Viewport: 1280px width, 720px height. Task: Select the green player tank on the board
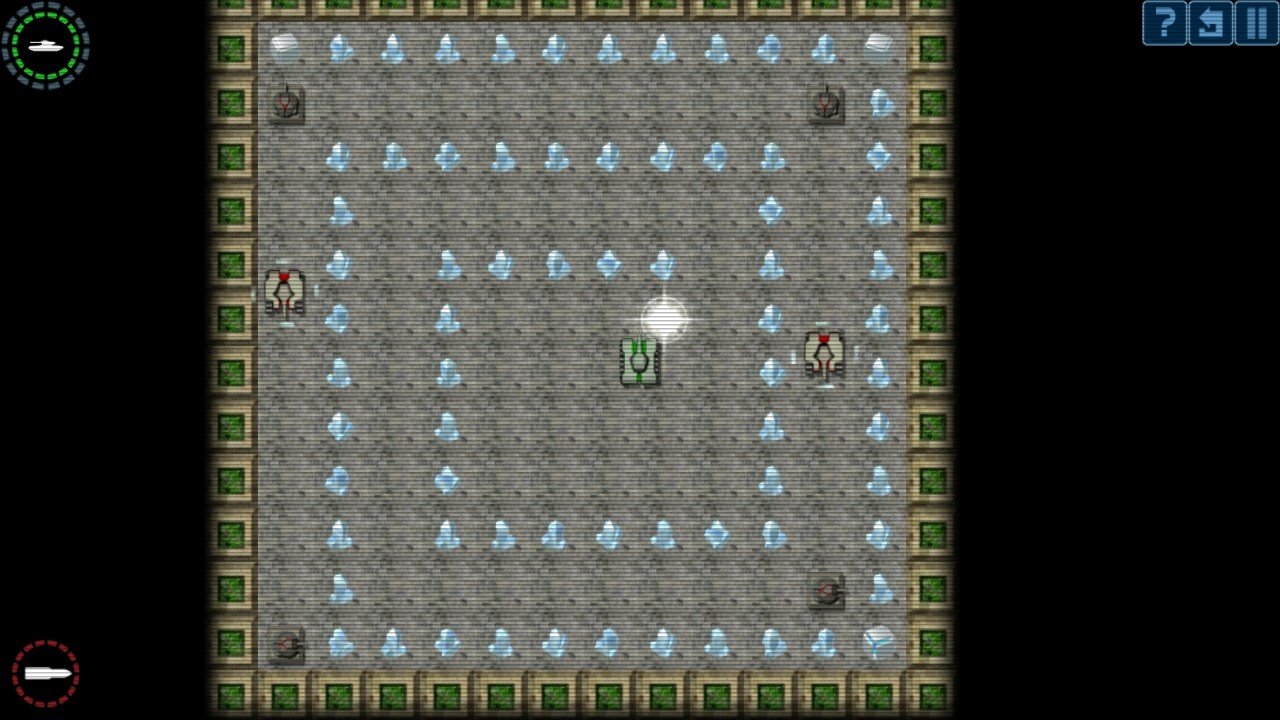tap(639, 360)
